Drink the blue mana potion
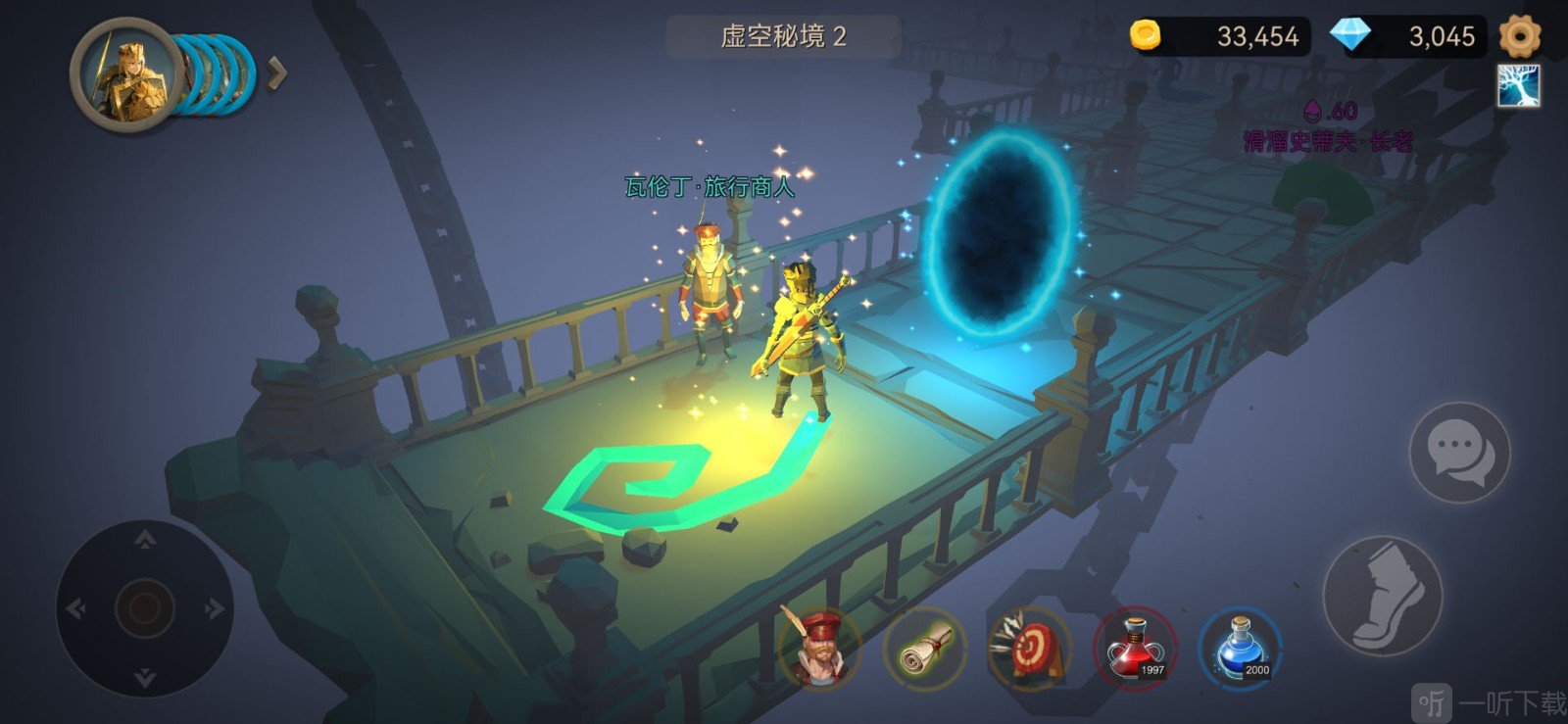Viewport: 1568px width, 724px height. point(1240,648)
